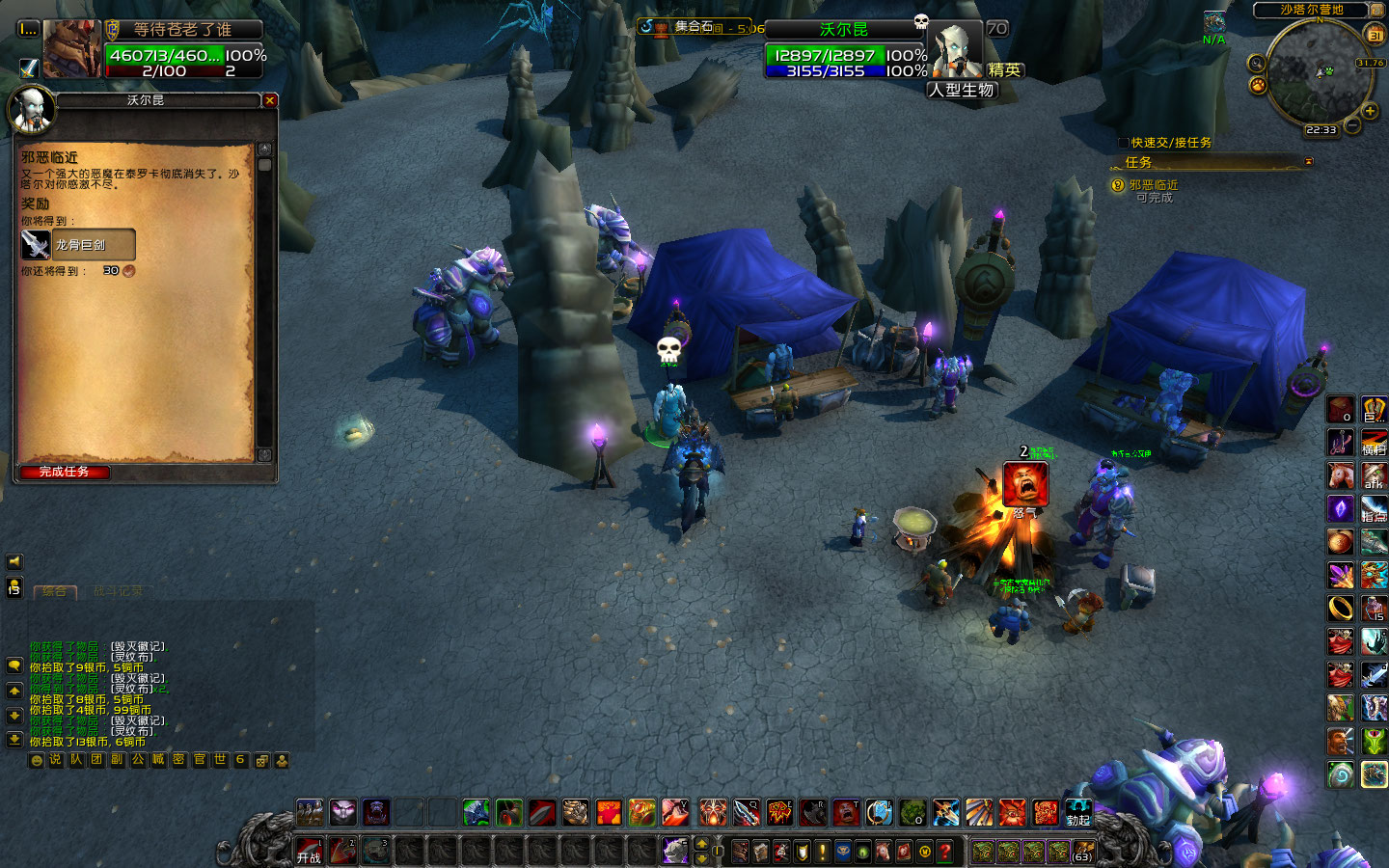Switch to the 战斗记录 chat tab

[118, 591]
